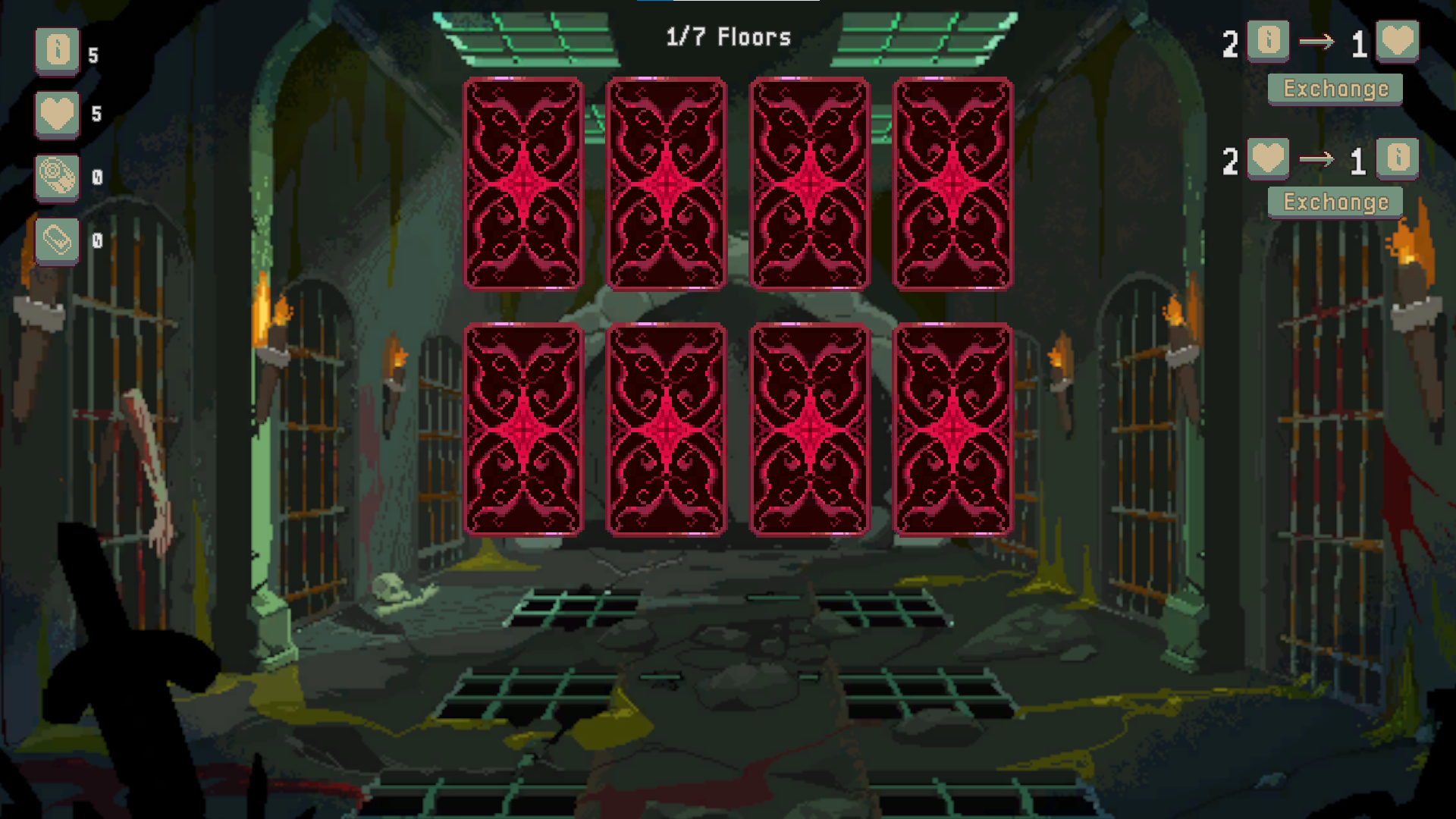Select the heart resource icon in sidebar
1456x819 pixels.
(x=58, y=114)
